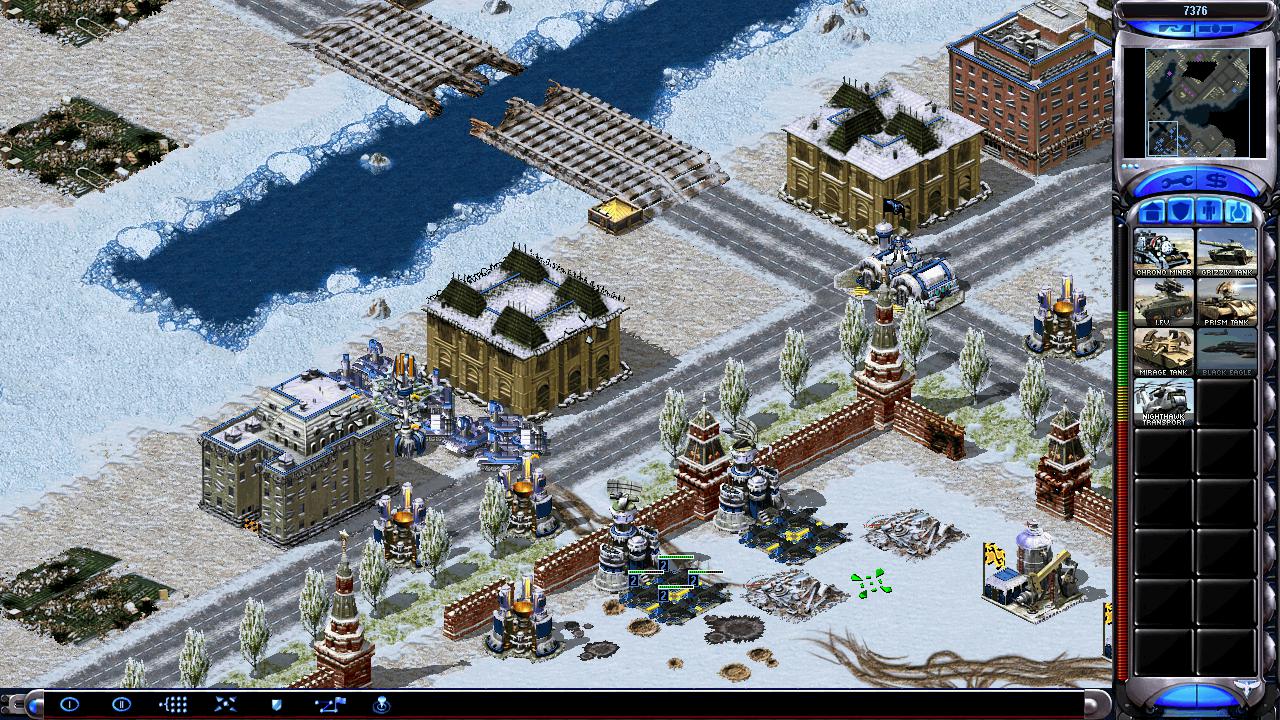
Task: Toggle the waypoint flag planning mode
Action: click(329, 704)
